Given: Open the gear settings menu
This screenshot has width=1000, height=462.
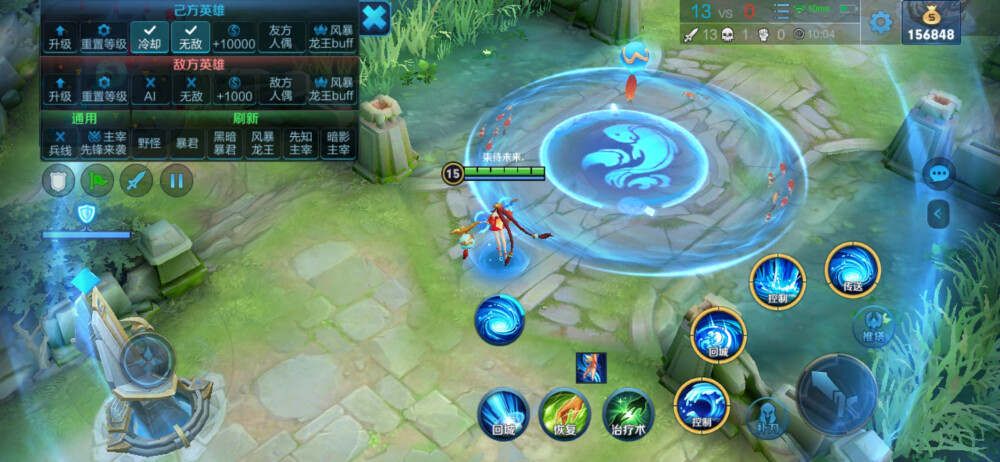Looking at the screenshot, I should pyautogui.click(x=880, y=22).
